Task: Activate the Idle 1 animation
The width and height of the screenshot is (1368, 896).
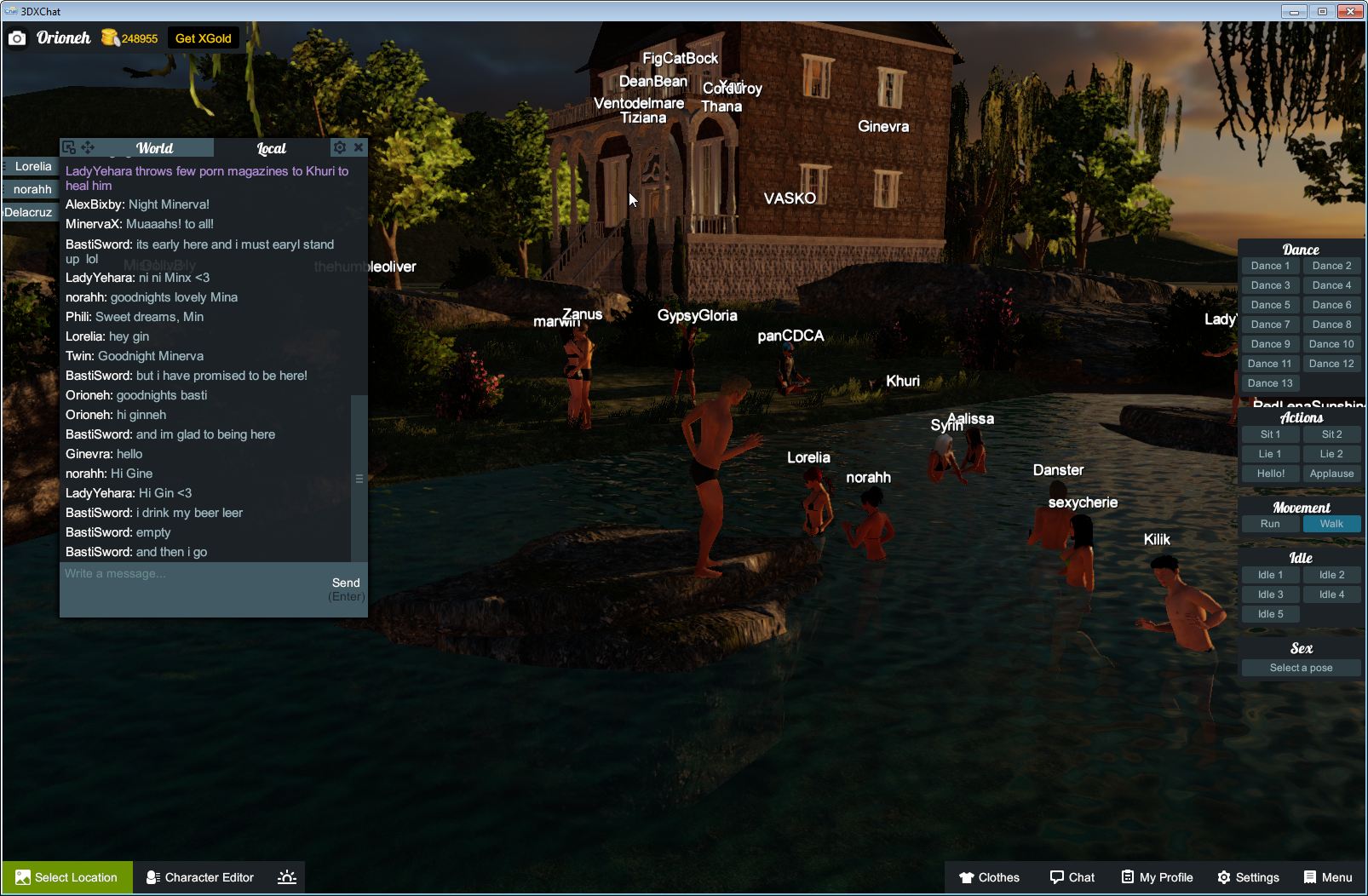Action: pyautogui.click(x=1270, y=574)
